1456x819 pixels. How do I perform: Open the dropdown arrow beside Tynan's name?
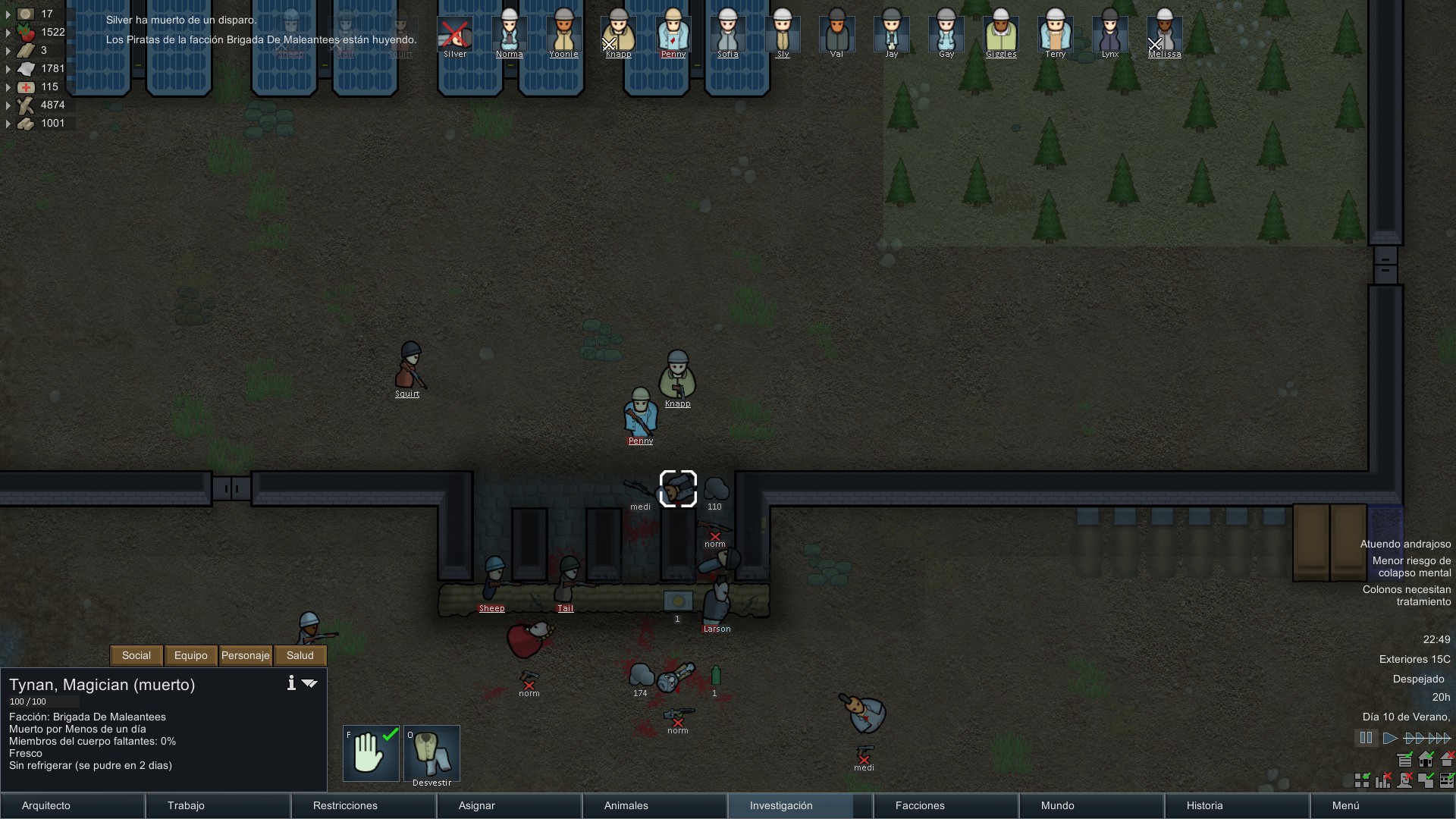pos(309,683)
